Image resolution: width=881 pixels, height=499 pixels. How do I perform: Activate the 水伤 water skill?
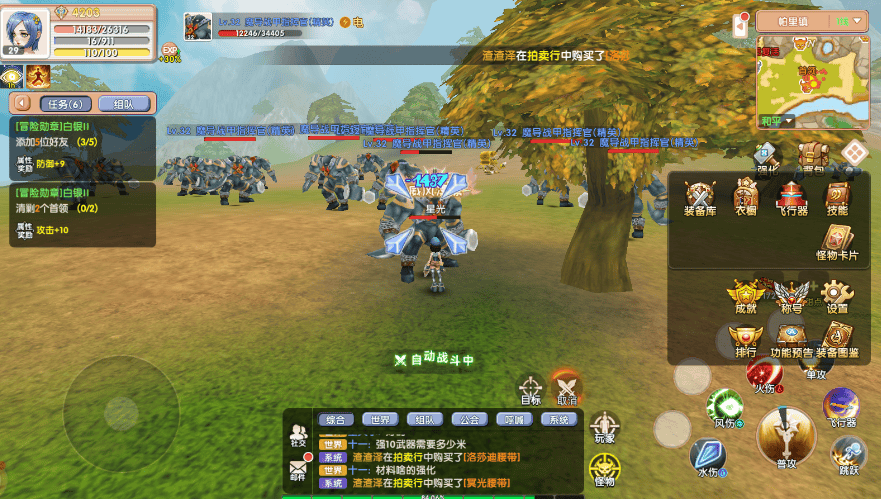click(x=708, y=456)
